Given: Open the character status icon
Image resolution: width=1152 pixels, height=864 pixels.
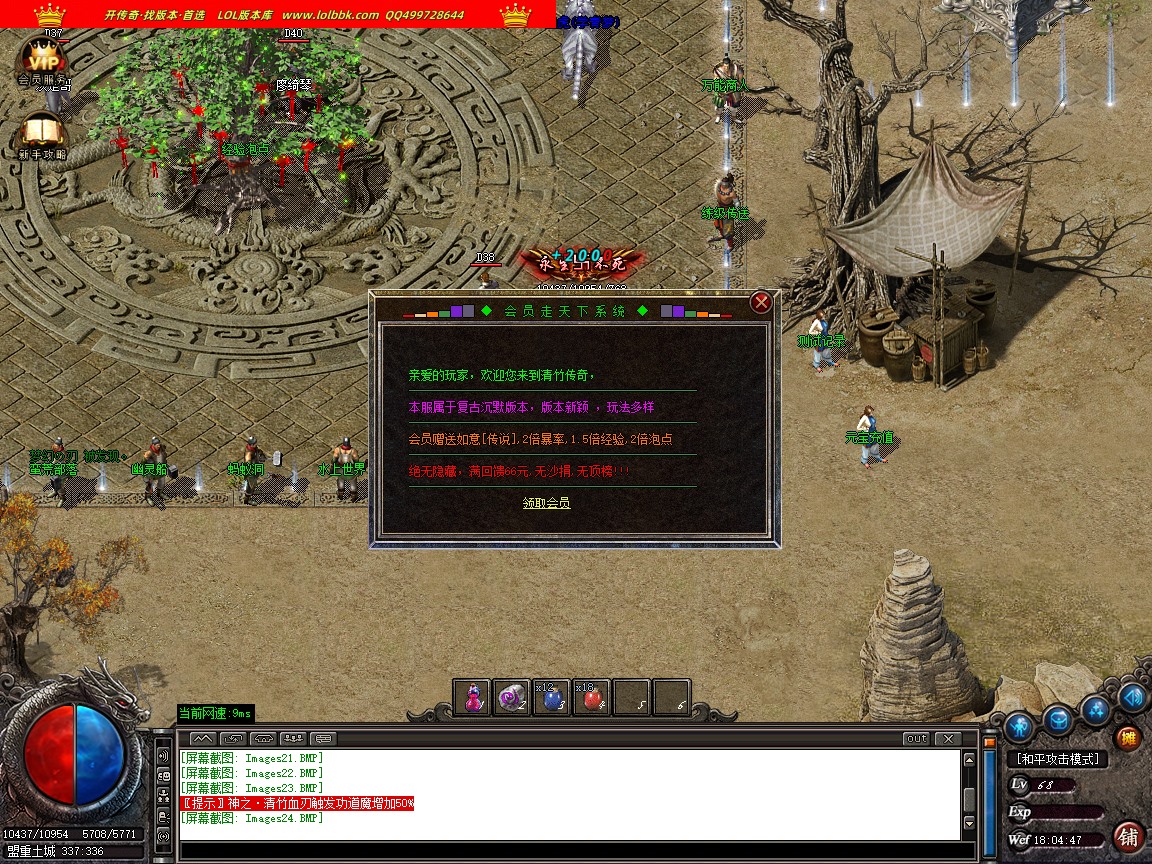Looking at the screenshot, I should (1019, 725).
